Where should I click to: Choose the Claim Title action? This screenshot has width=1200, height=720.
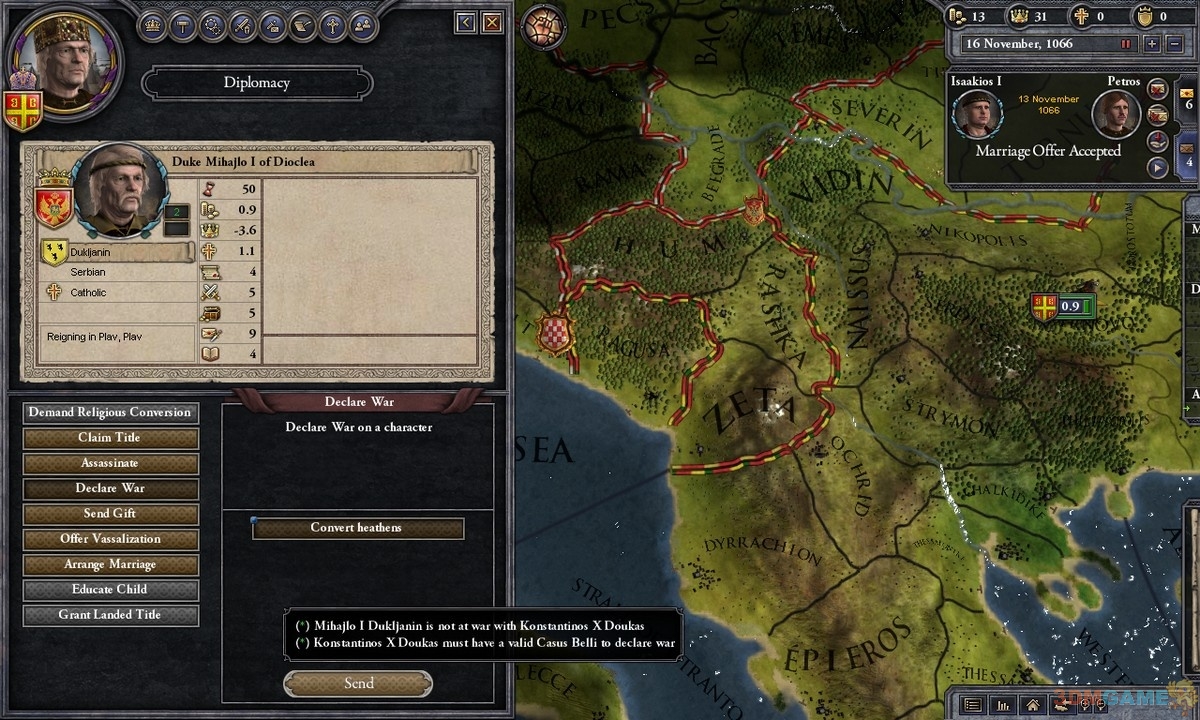click(110, 438)
